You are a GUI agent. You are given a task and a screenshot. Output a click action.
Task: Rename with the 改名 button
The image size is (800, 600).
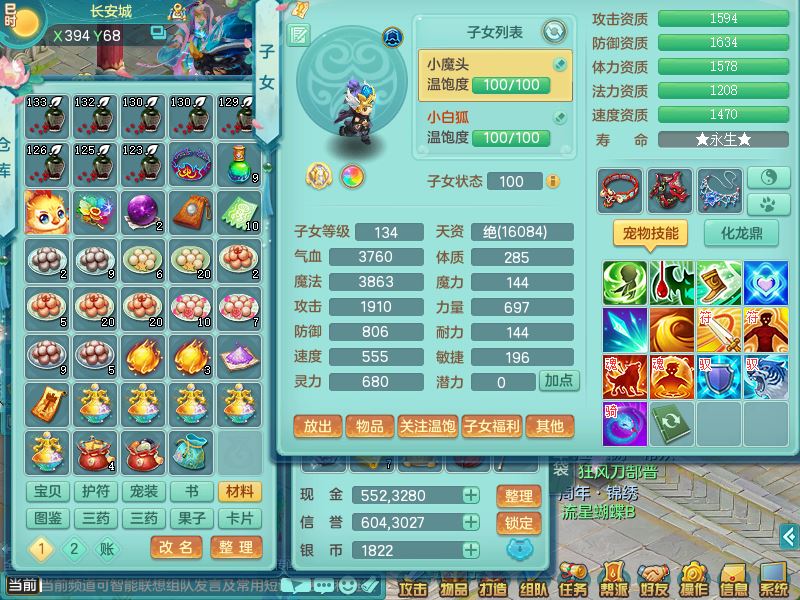point(177,547)
